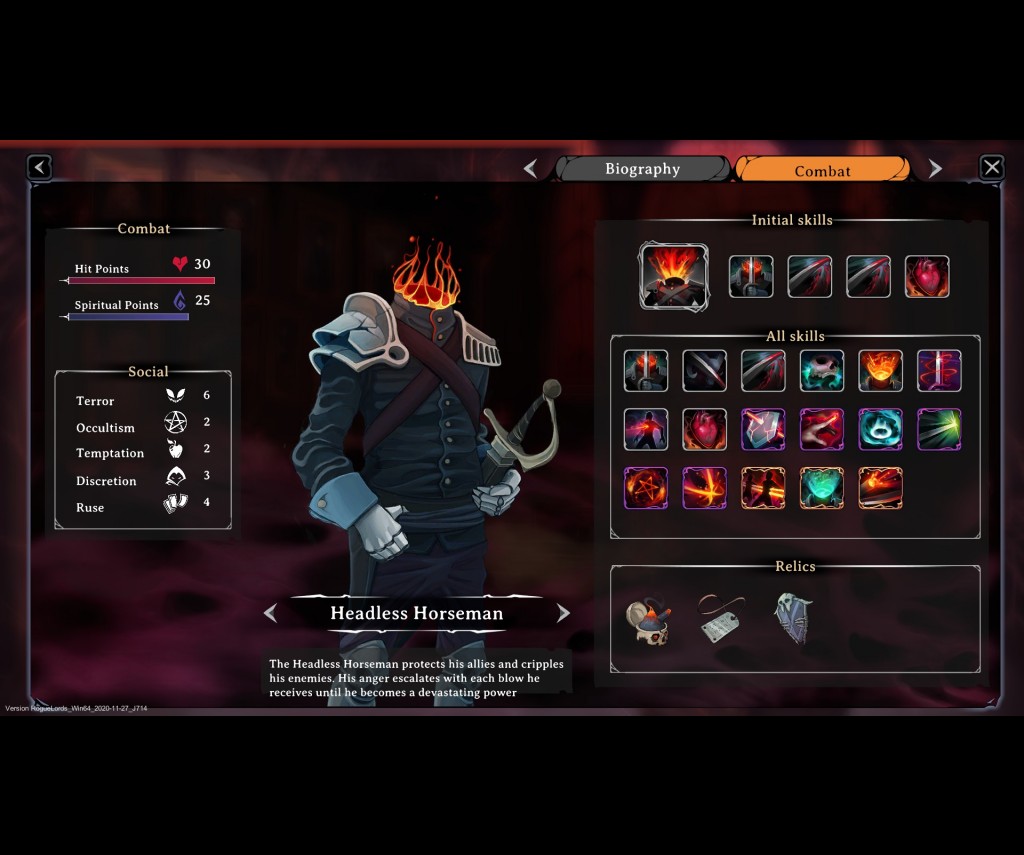Show the next character after Headless Horseman
Screen dimensions: 1024x855
tap(563, 613)
